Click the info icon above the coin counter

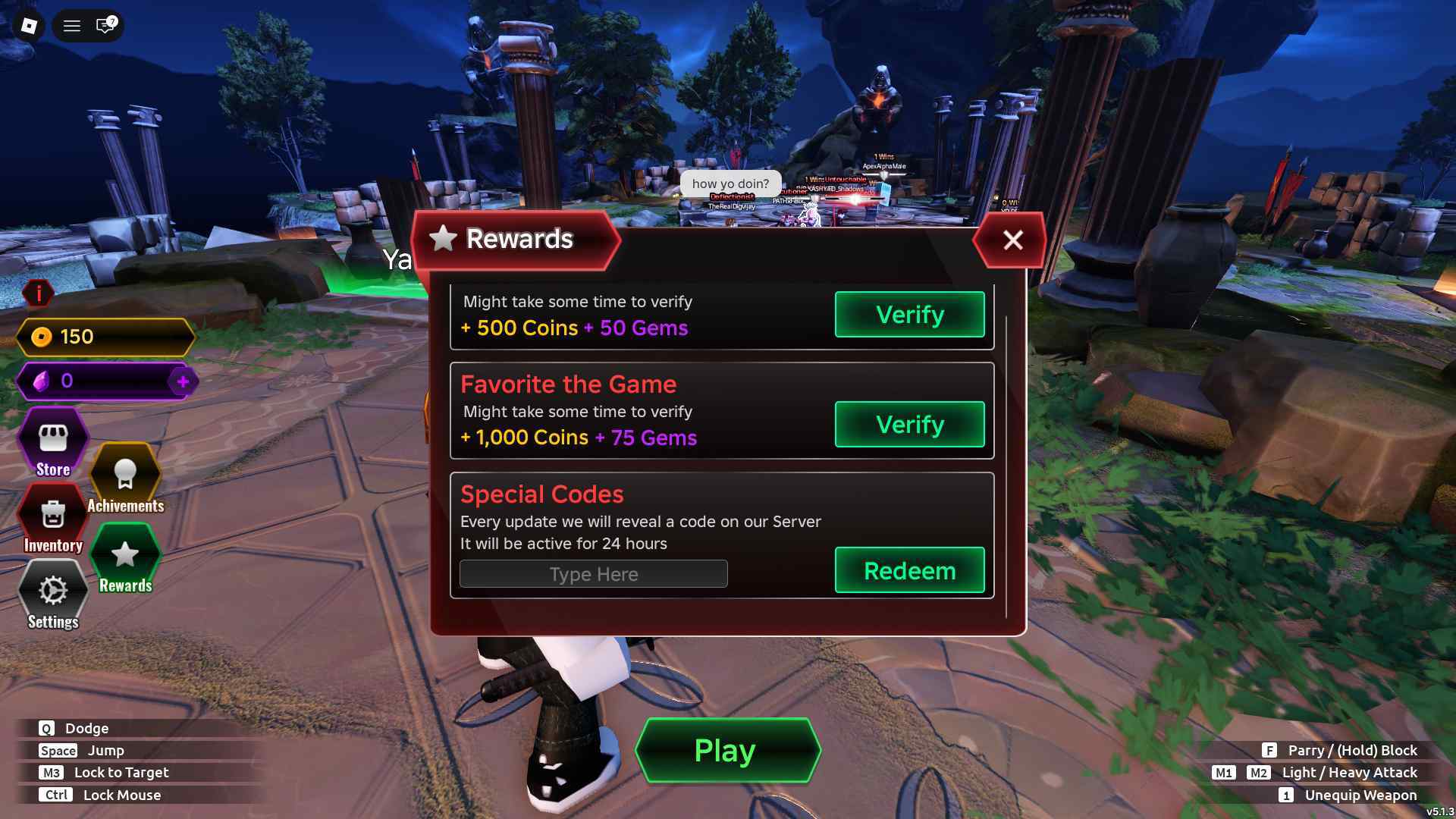tap(37, 294)
